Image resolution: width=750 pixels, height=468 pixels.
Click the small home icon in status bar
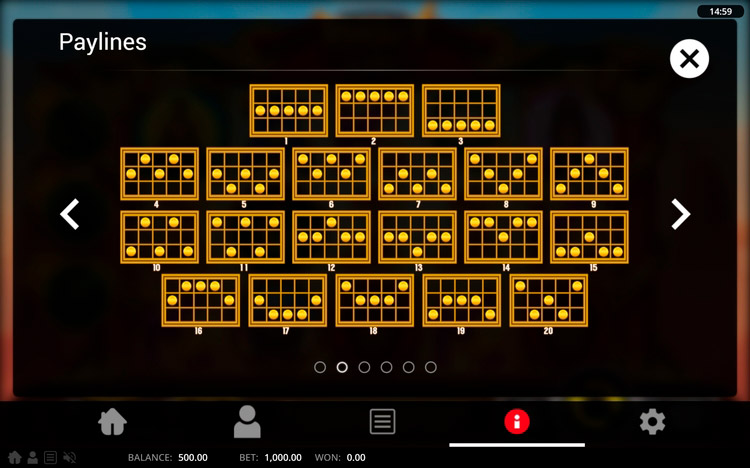pyautogui.click(x=14, y=458)
